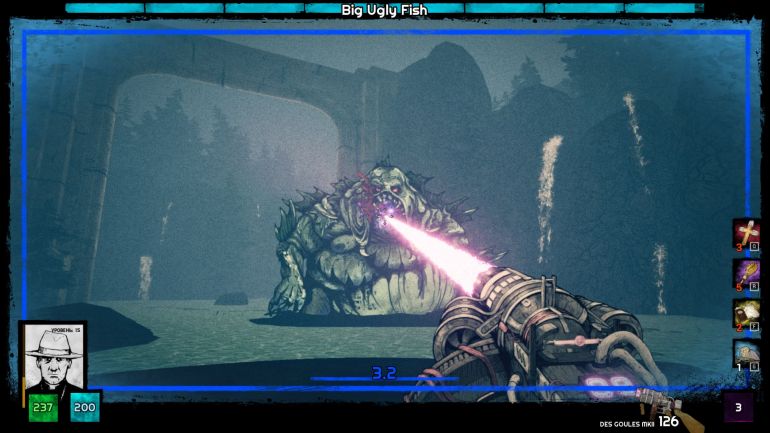Select the cross item icon
770x433 pixels.
747,233
